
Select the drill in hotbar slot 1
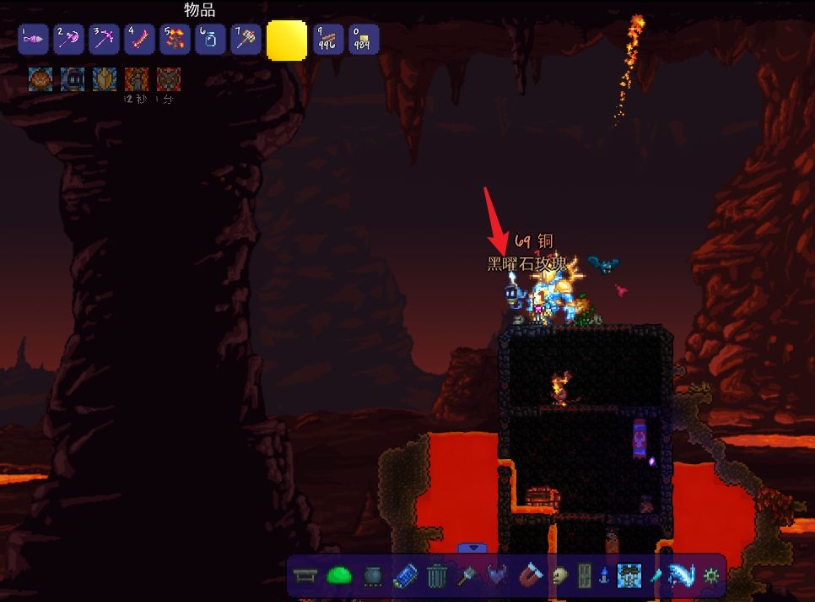click(x=33, y=39)
